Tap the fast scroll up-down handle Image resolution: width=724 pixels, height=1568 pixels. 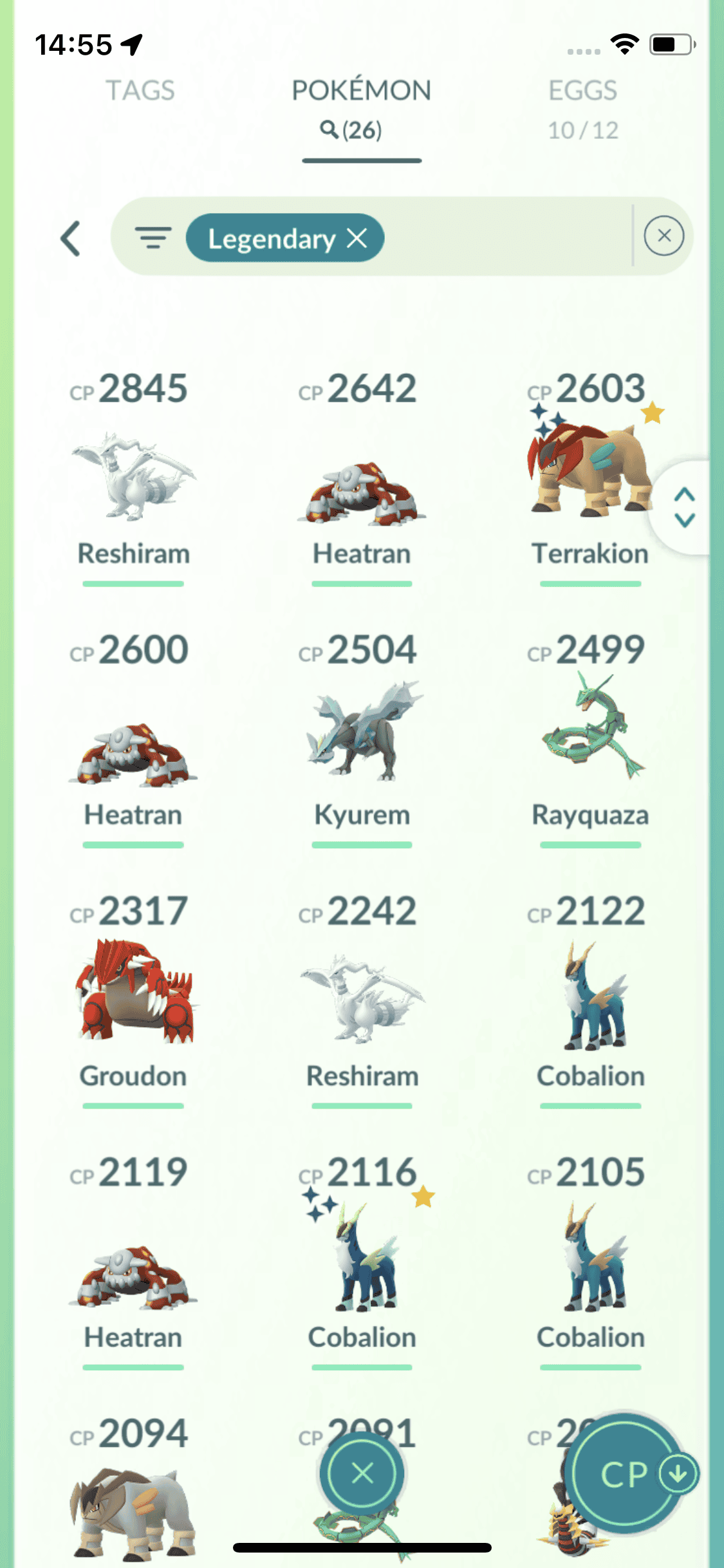point(684,507)
